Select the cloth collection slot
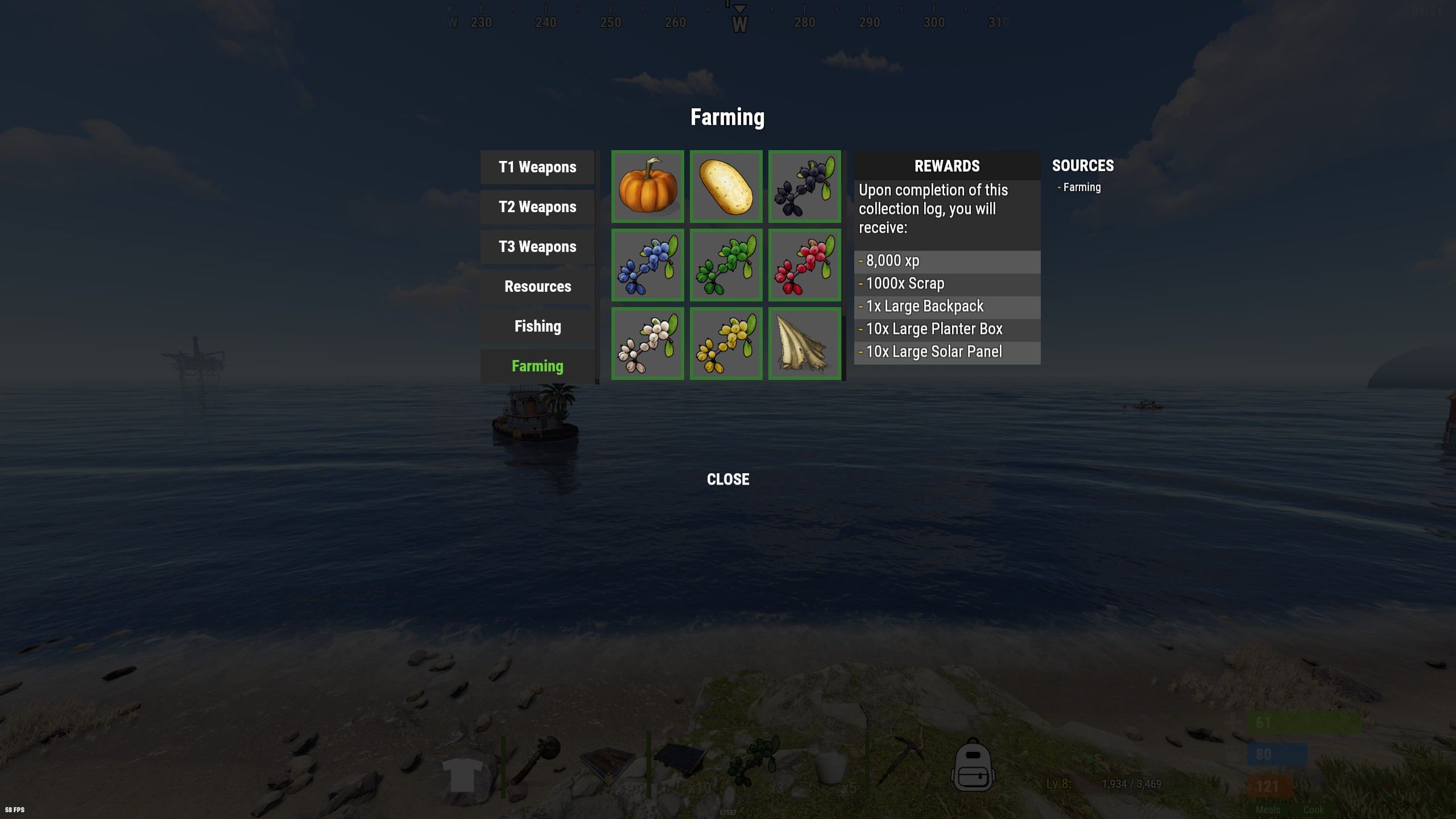 805,344
